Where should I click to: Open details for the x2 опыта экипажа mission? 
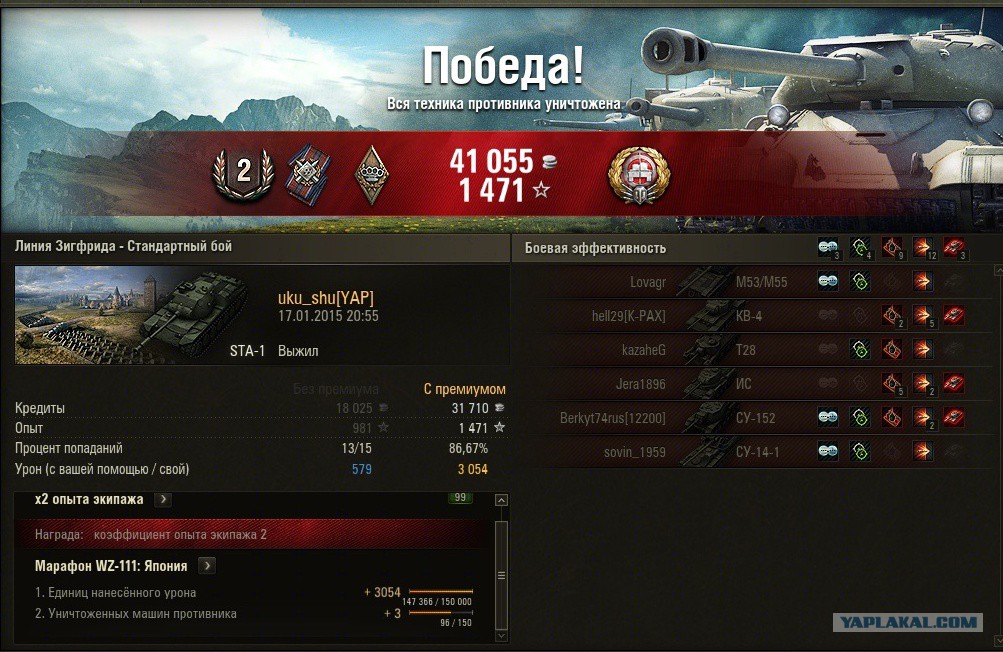tap(163, 499)
